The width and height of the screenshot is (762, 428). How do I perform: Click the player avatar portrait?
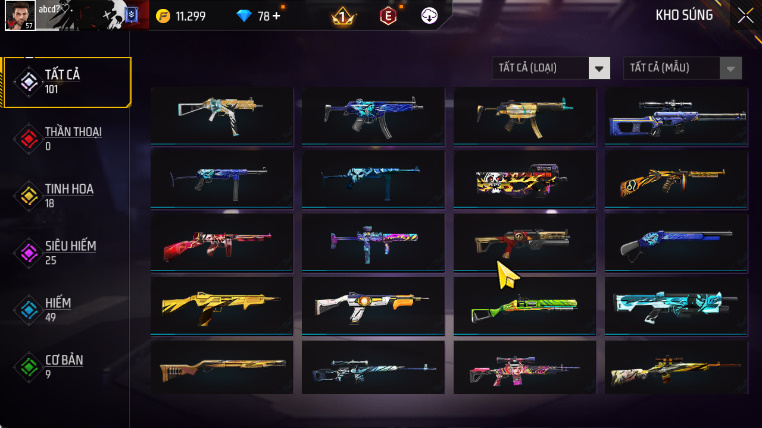[x=19, y=15]
